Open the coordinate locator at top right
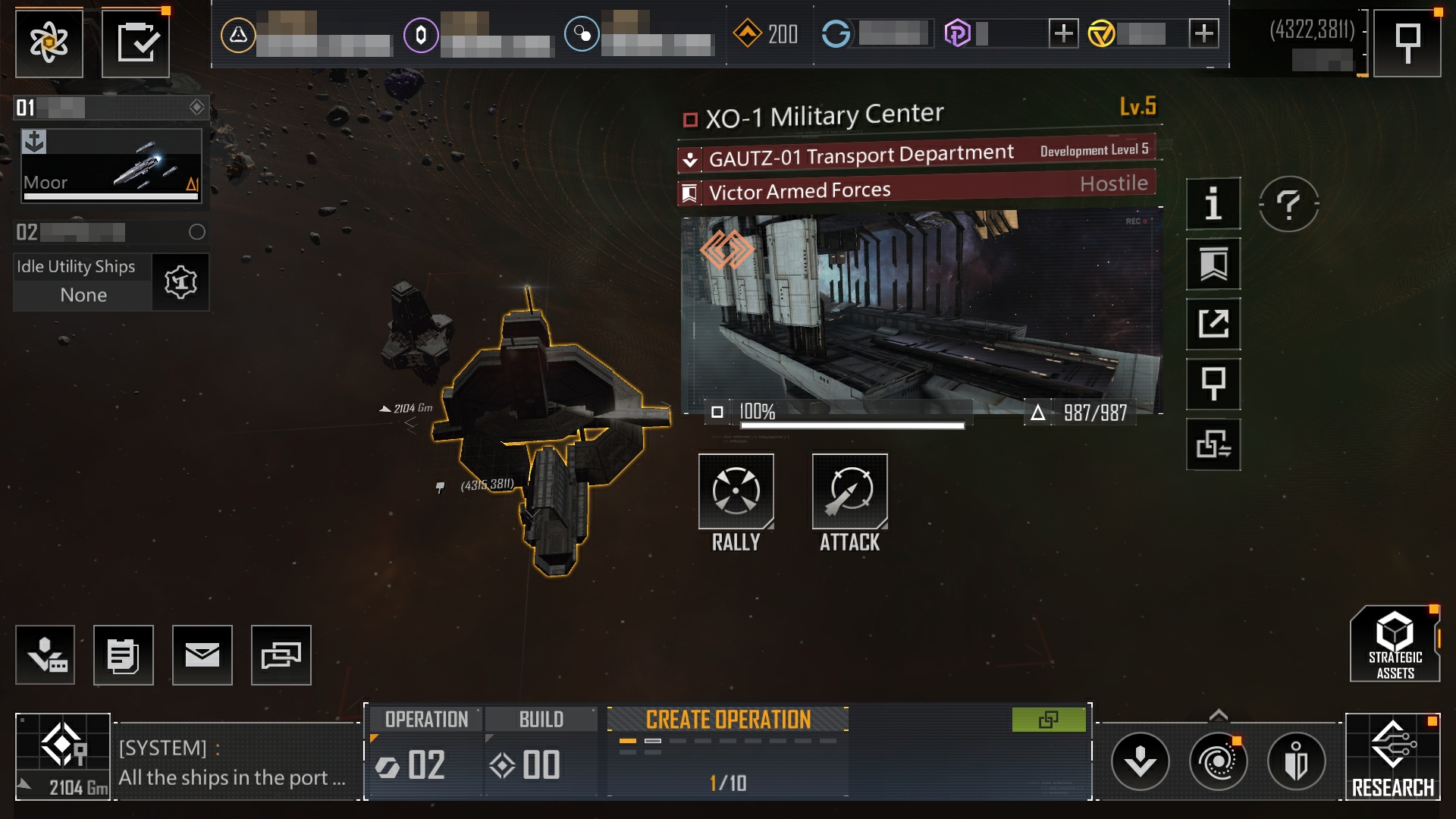Viewport: 1456px width, 819px height. point(1407,42)
